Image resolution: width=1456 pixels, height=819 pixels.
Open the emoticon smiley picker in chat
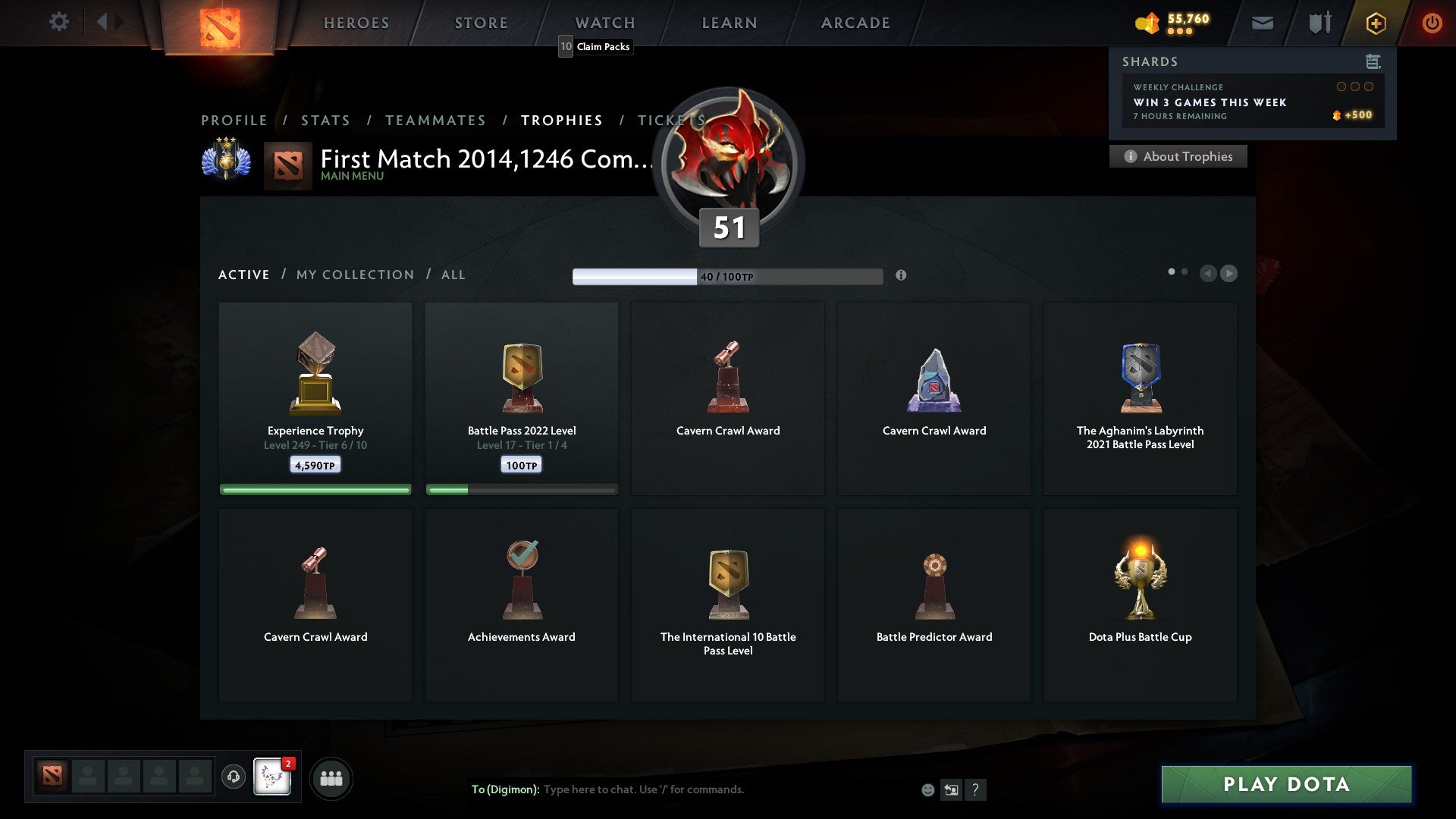tap(928, 789)
